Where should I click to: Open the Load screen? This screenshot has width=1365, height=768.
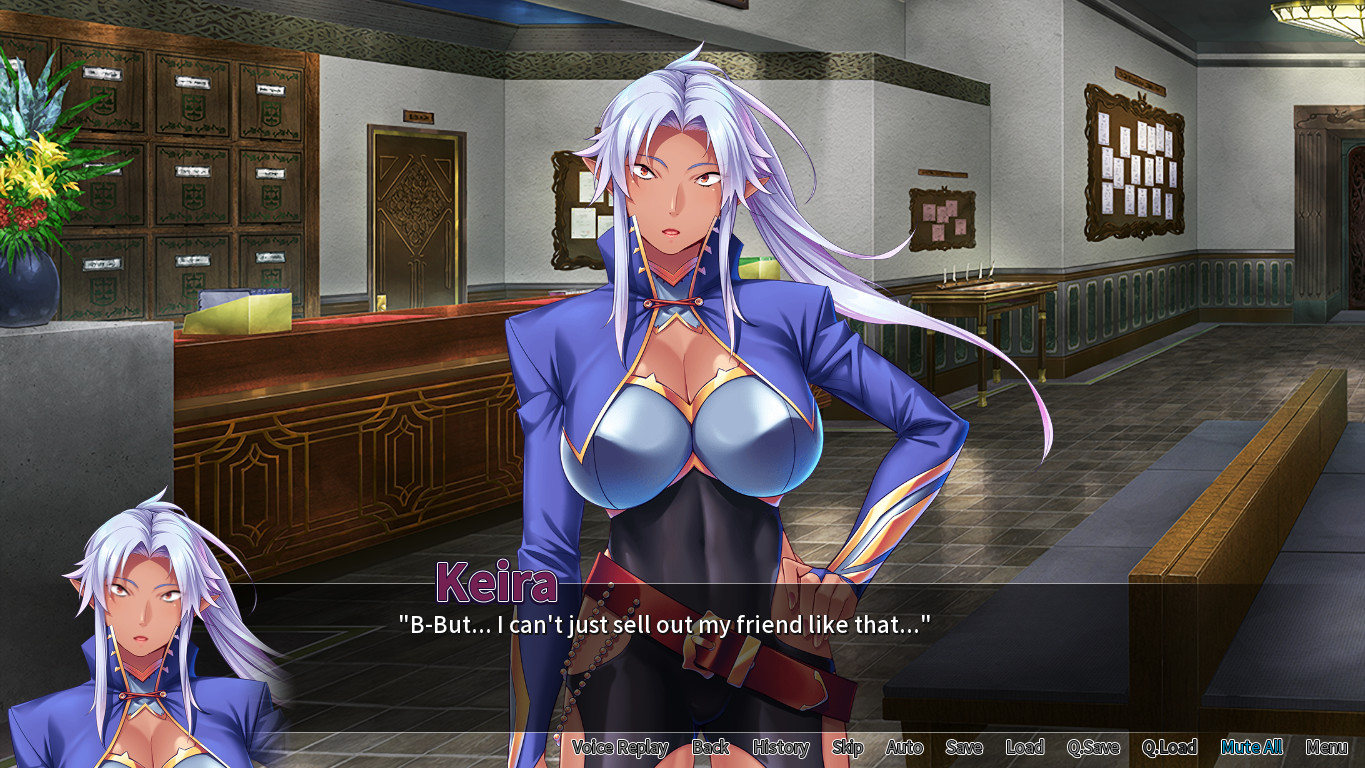point(1027,747)
